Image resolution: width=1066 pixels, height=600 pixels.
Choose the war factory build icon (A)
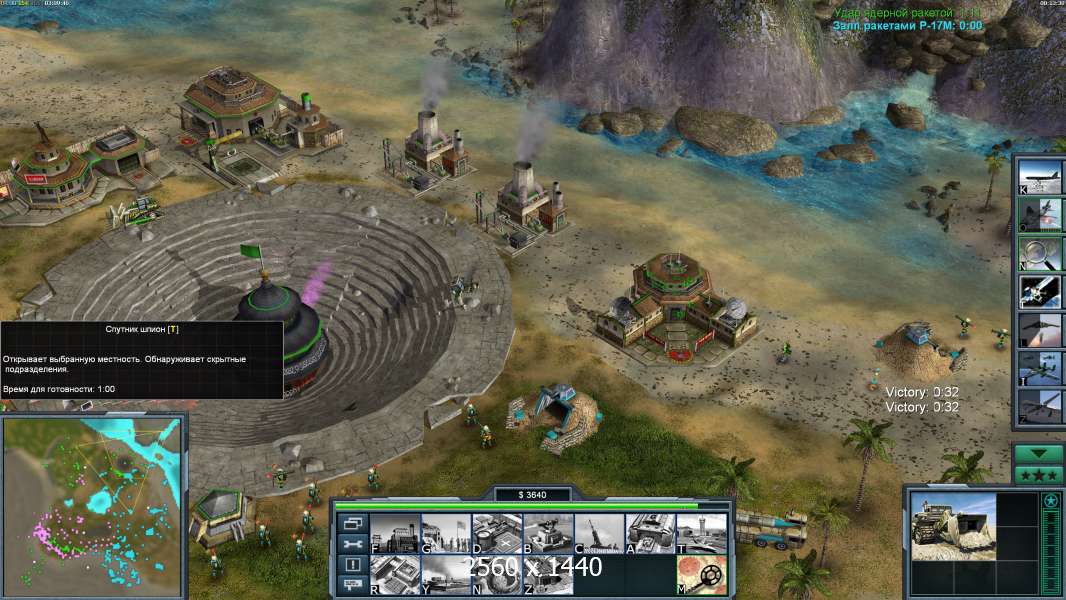pyautogui.click(x=649, y=533)
